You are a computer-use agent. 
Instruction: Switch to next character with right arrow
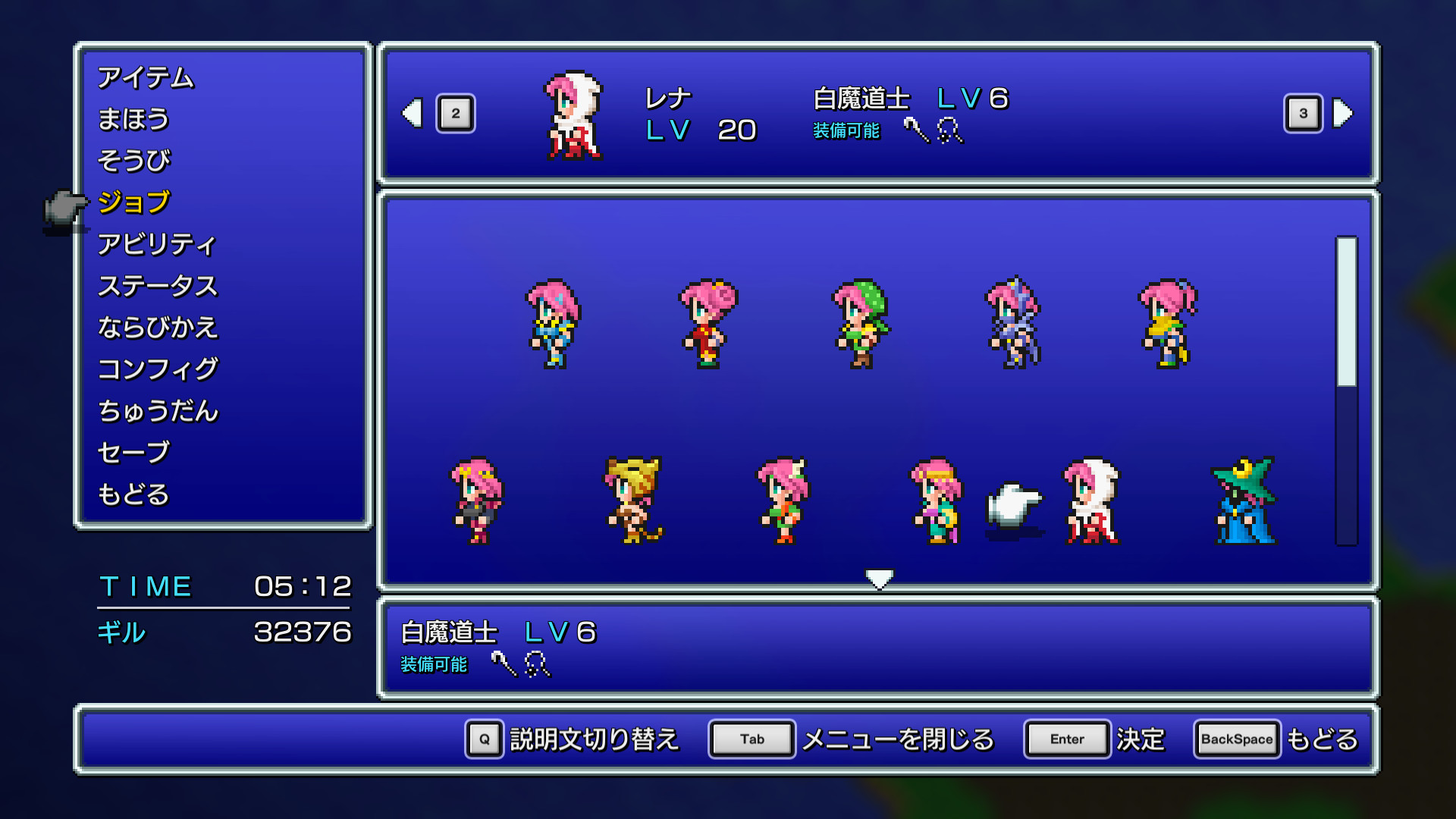pyautogui.click(x=1342, y=114)
